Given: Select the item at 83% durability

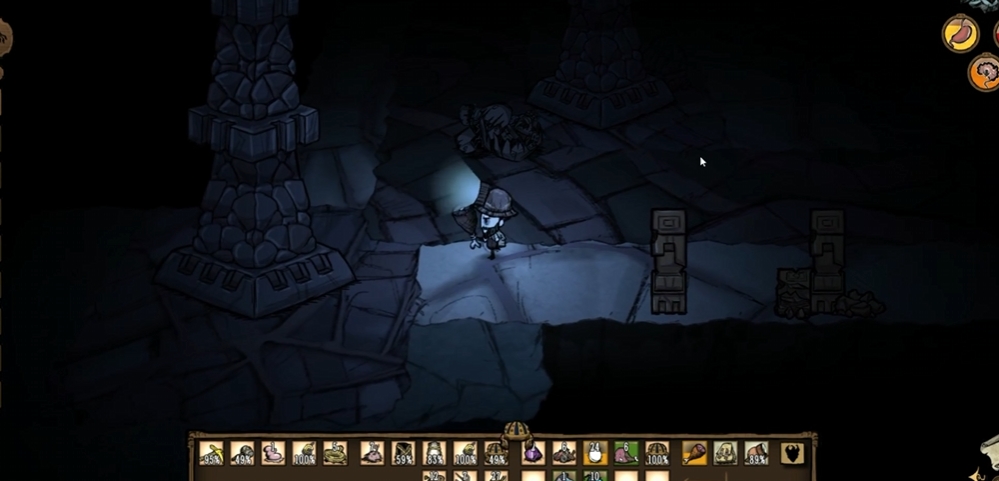Looking at the screenshot, I should [x=434, y=453].
